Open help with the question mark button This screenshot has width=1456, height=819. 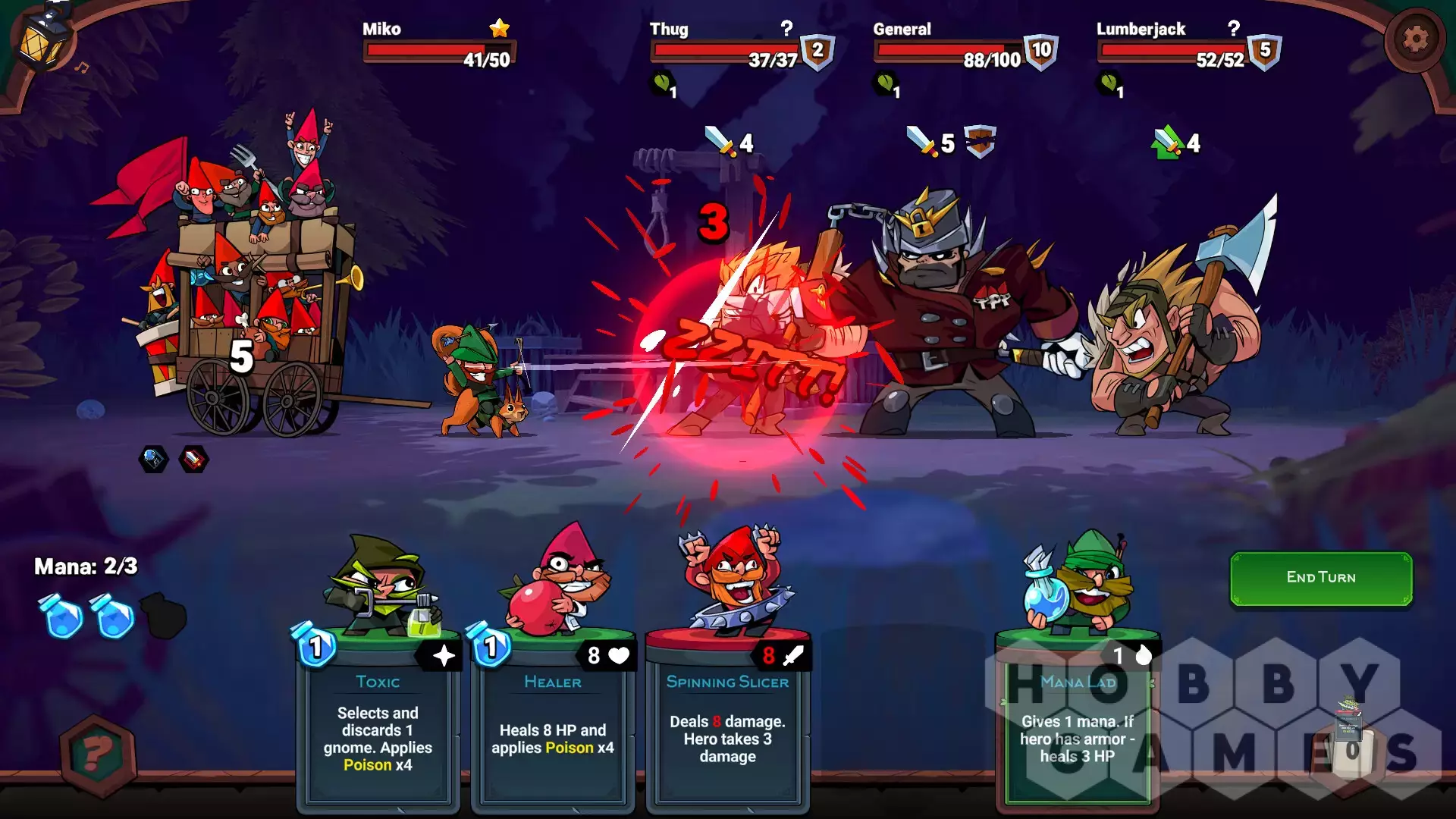pyautogui.click(x=98, y=754)
